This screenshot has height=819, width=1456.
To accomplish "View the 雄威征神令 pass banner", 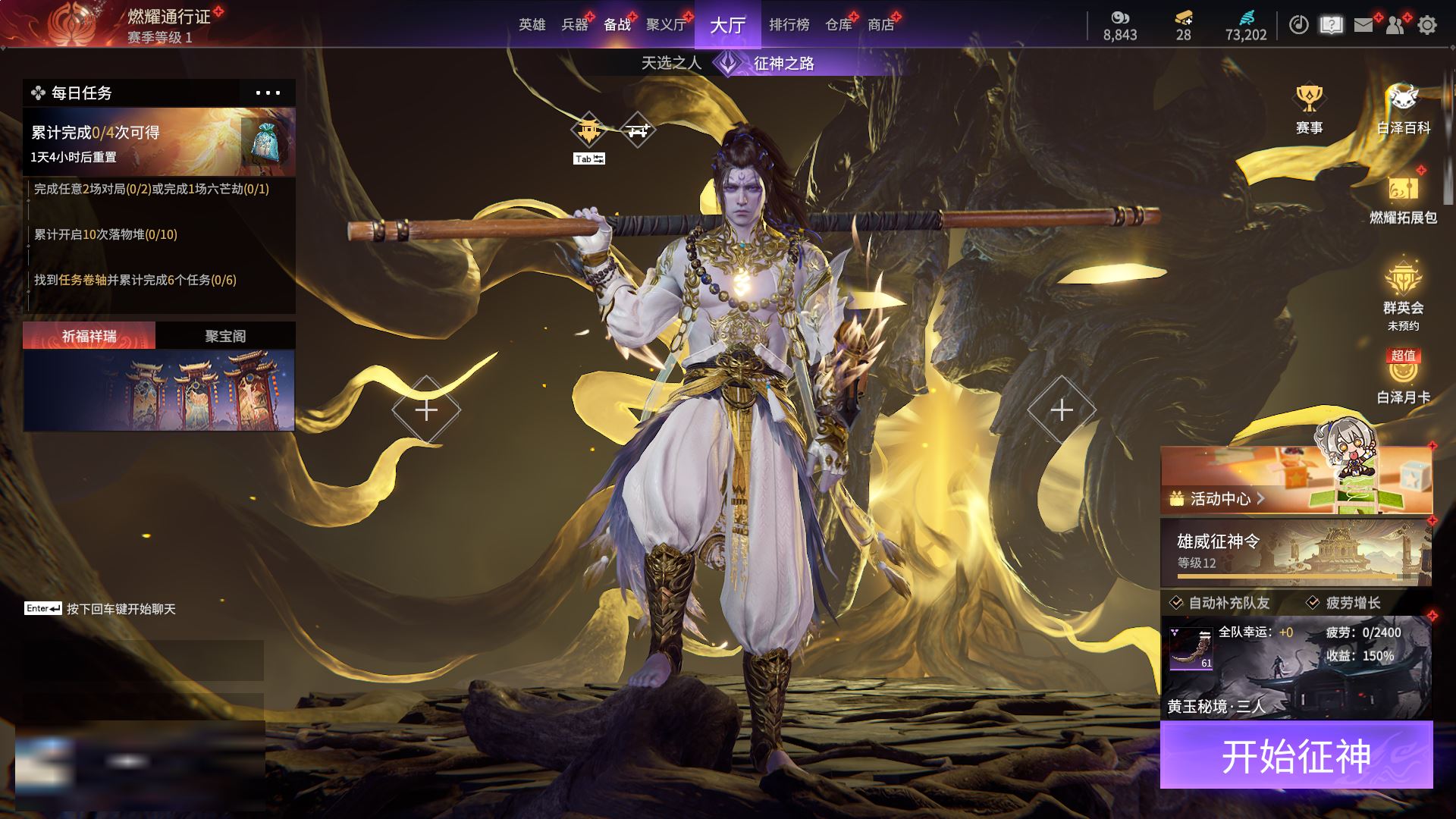I will click(x=1295, y=552).
